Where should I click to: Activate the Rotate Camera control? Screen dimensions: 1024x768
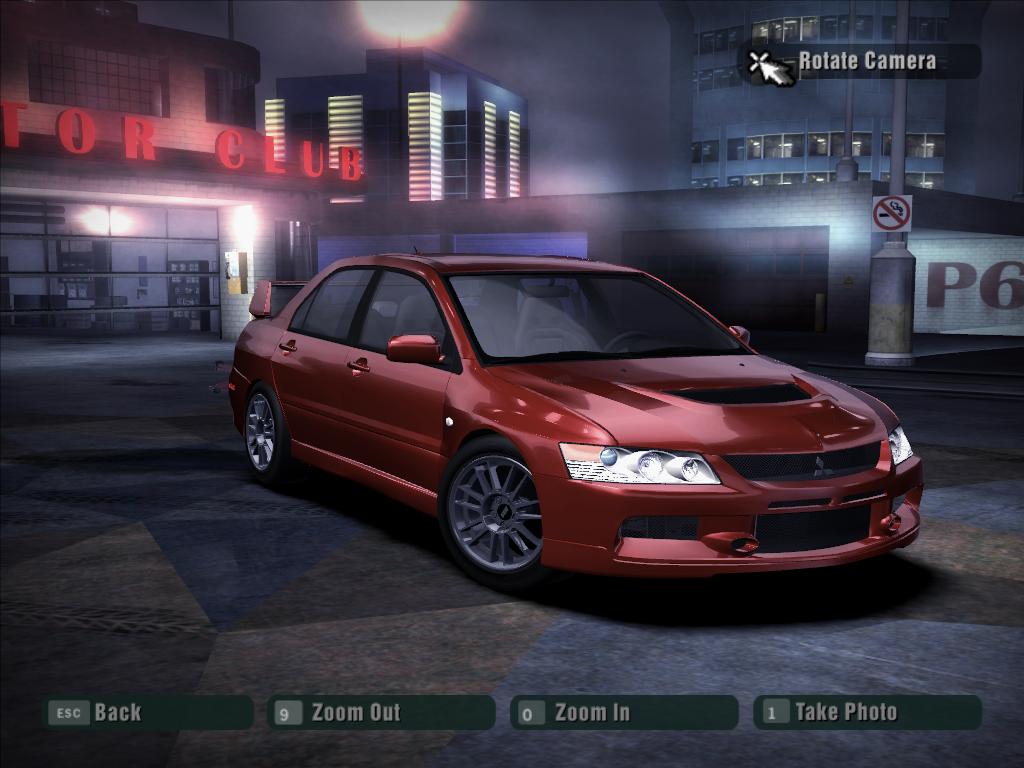coord(860,61)
